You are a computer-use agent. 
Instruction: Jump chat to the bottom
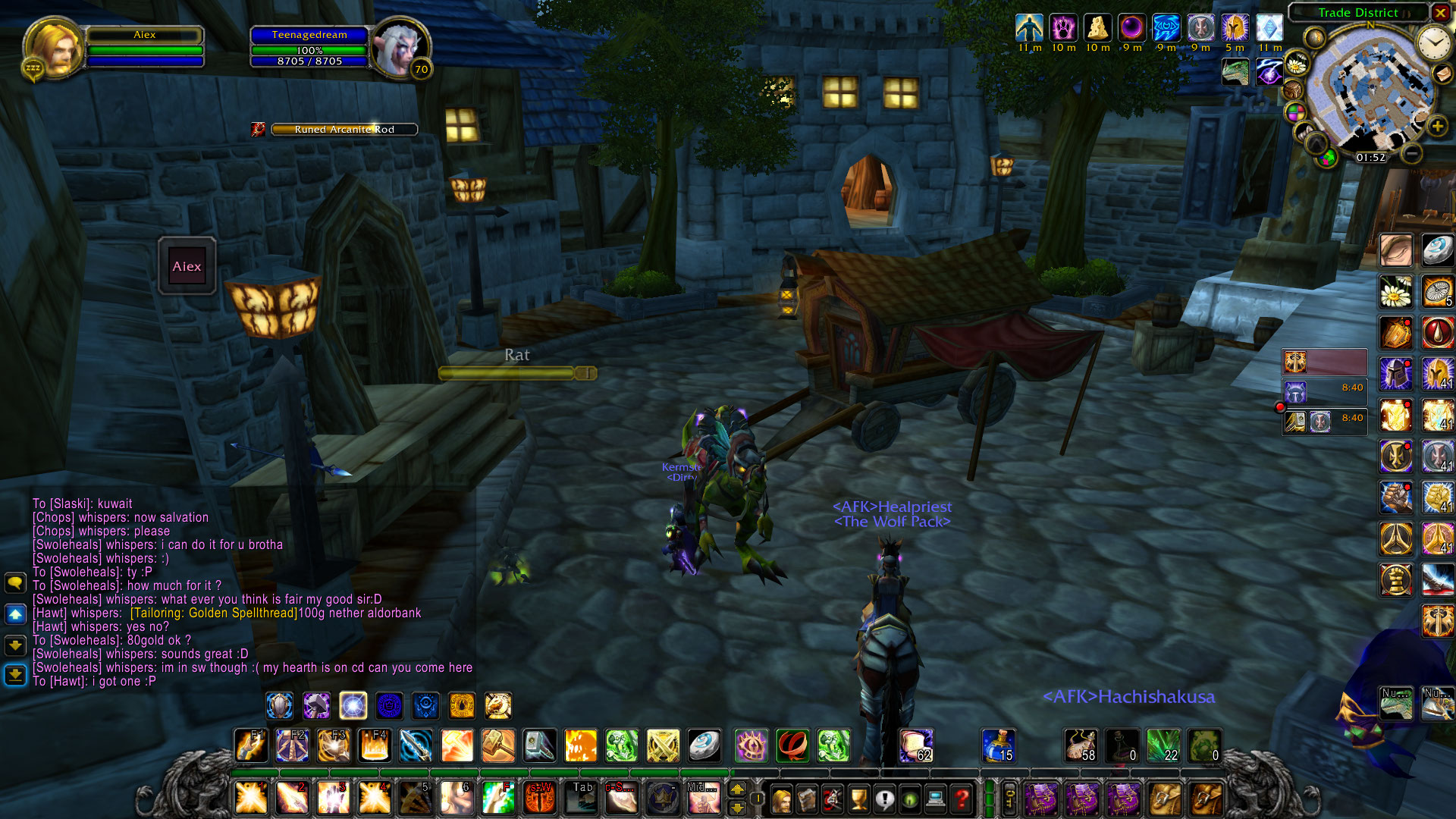(15, 674)
